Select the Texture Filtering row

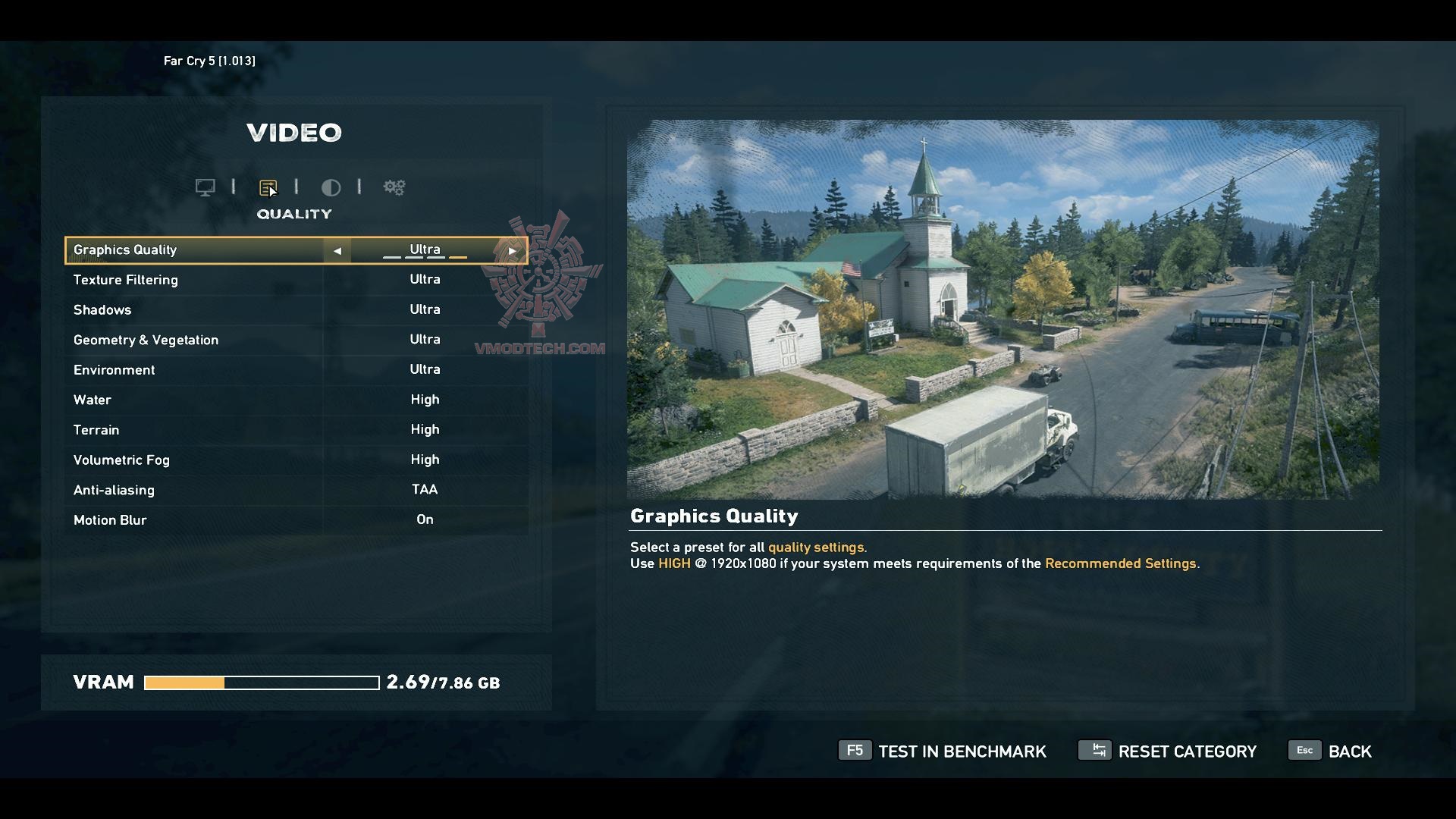pos(296,280)
